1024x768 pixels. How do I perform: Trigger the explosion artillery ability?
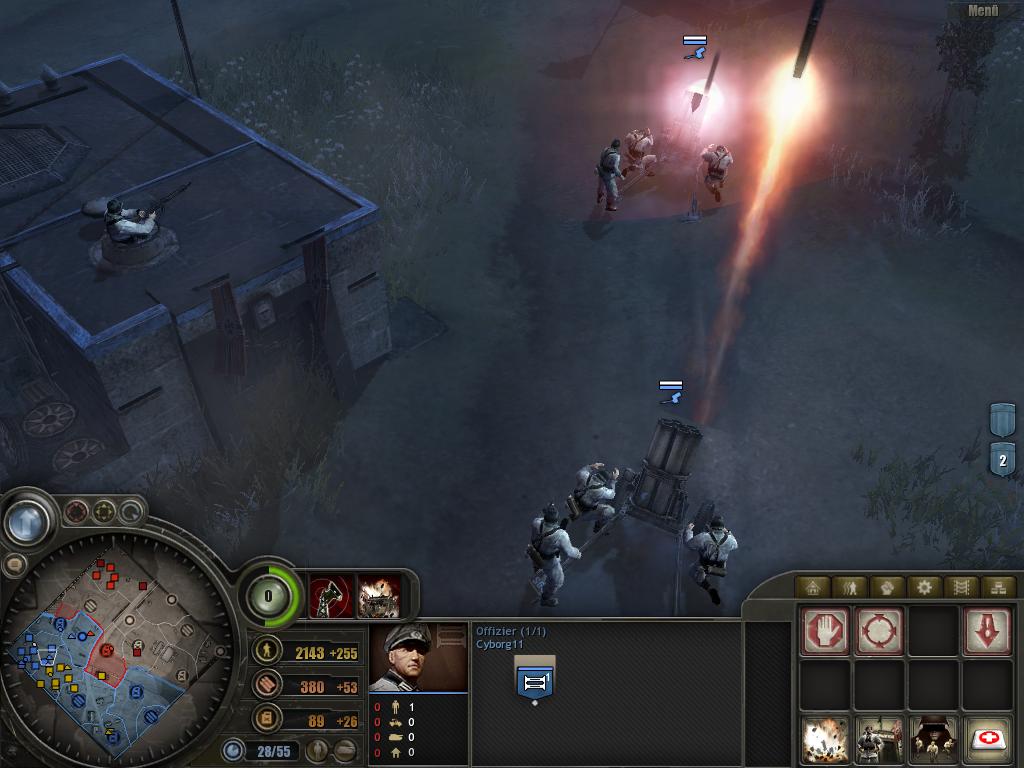tap(825, 740)
